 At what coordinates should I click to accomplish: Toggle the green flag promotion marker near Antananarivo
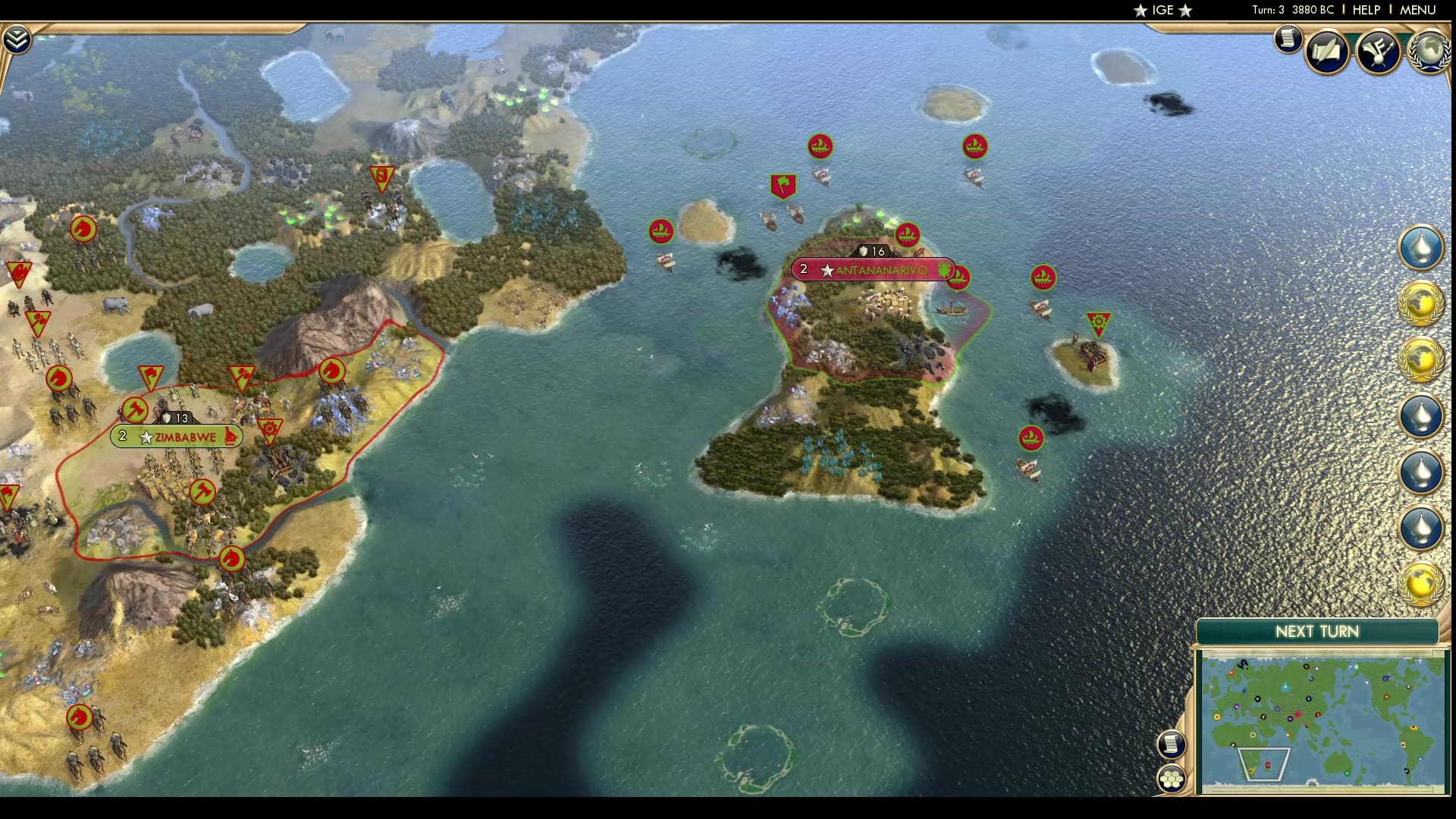pos(784,184)
